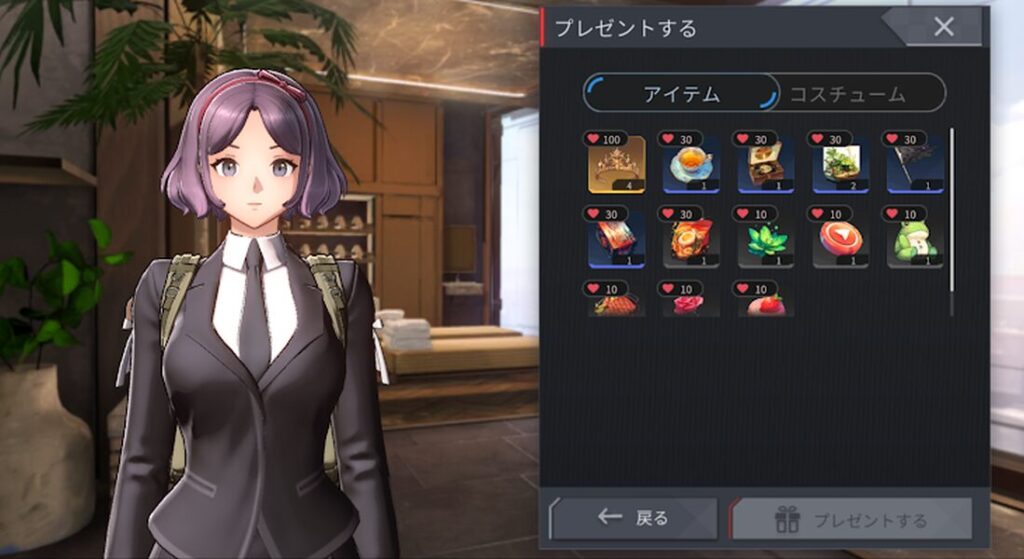The height and width of the screenshot is (559, 1024).
Task: Click the item list scrollbar
Action: point(951,220)
